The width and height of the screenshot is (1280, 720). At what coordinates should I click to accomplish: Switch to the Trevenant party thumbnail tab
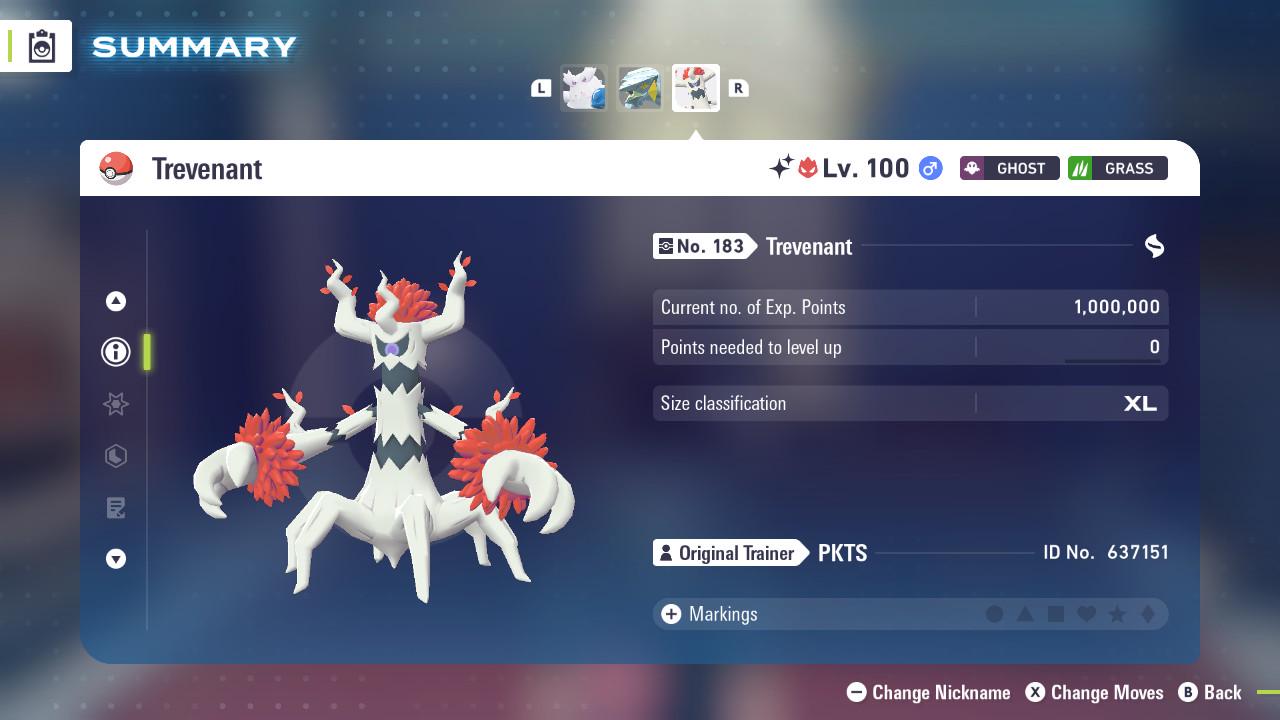[696, 88]
